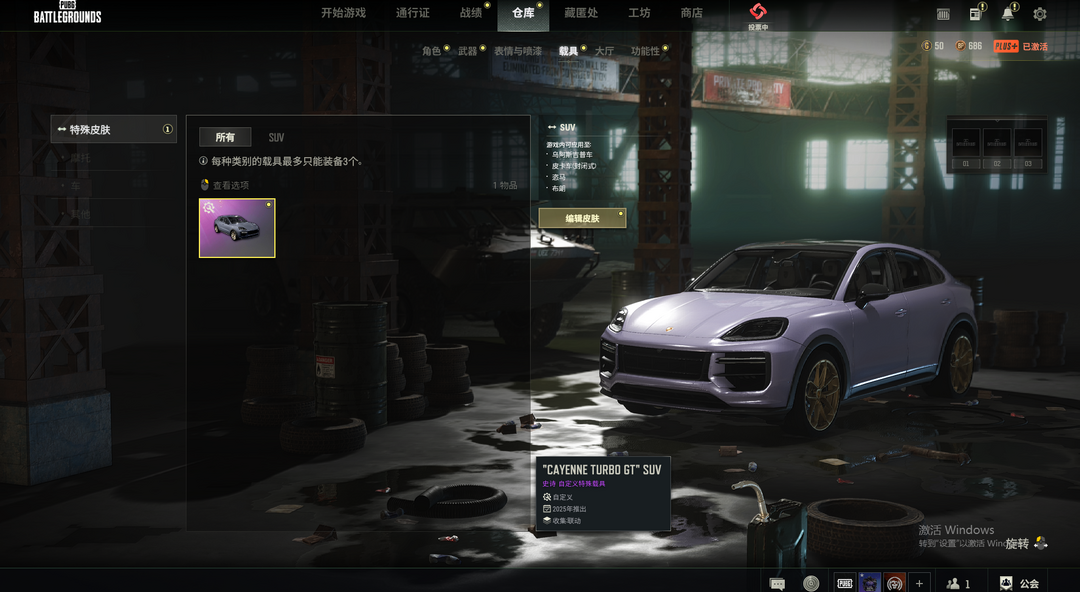Open the 开始游戏 (Start Game) menu
The height and width of the screenshot is (592, 1080).
tap(343, 13)
